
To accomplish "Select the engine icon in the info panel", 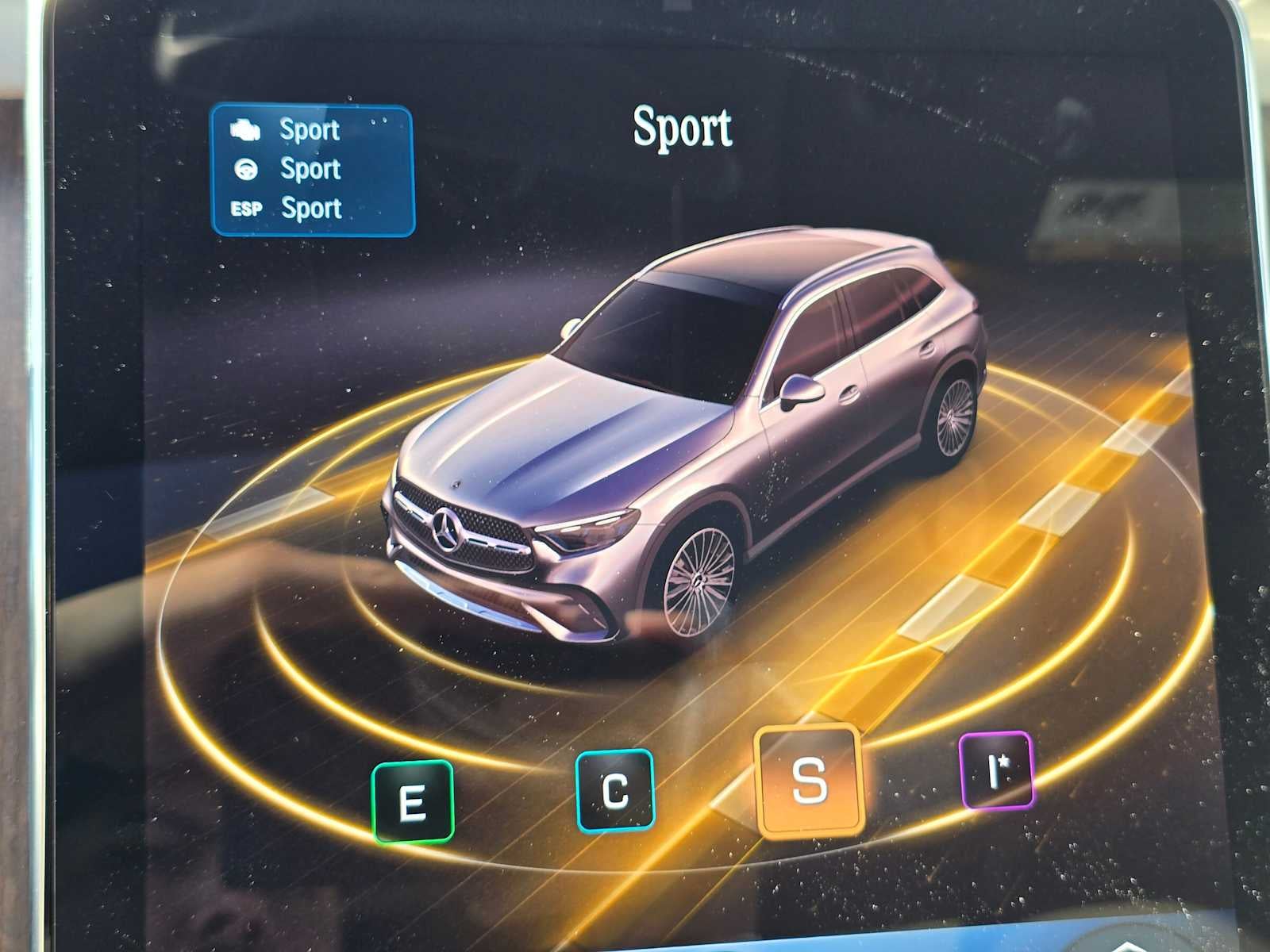I will point(244,129).
